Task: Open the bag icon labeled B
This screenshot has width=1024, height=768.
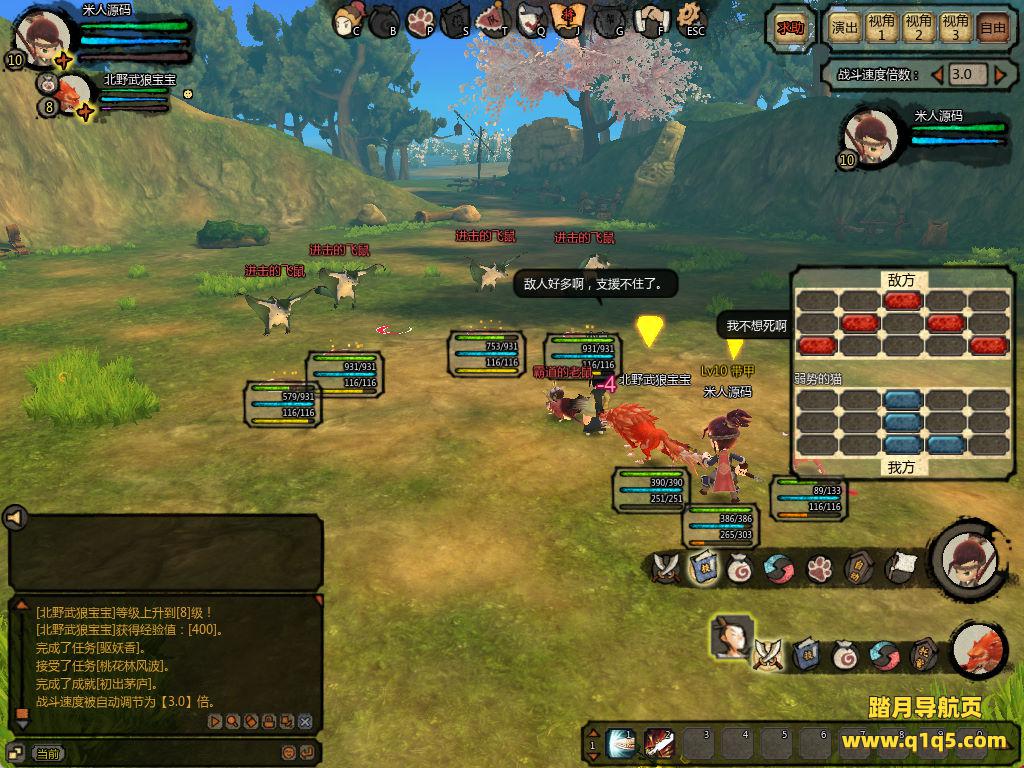Action: pyautogui.click(x=385, y=20)
